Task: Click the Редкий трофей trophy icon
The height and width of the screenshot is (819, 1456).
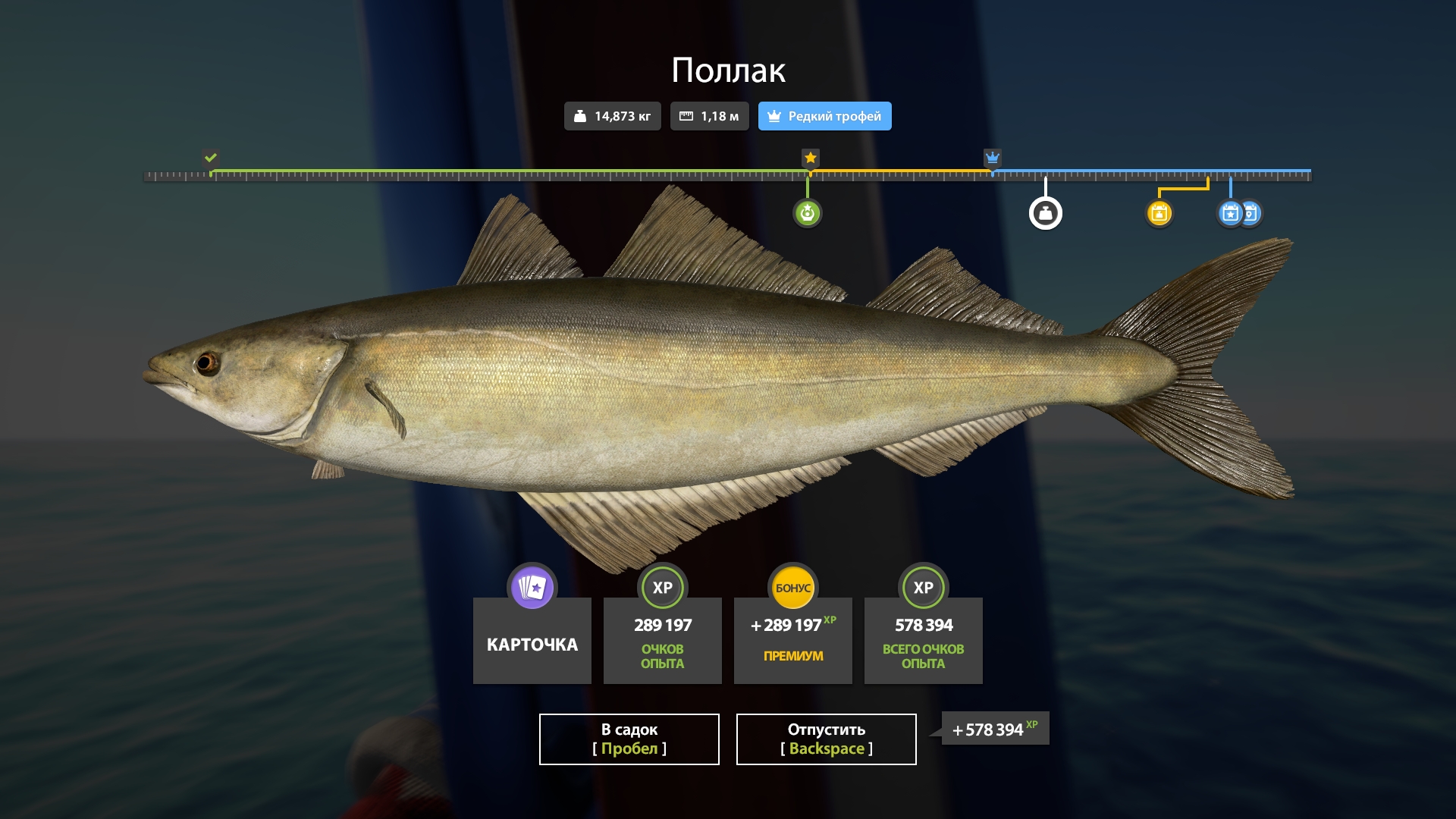Action: tap(773, 116)
